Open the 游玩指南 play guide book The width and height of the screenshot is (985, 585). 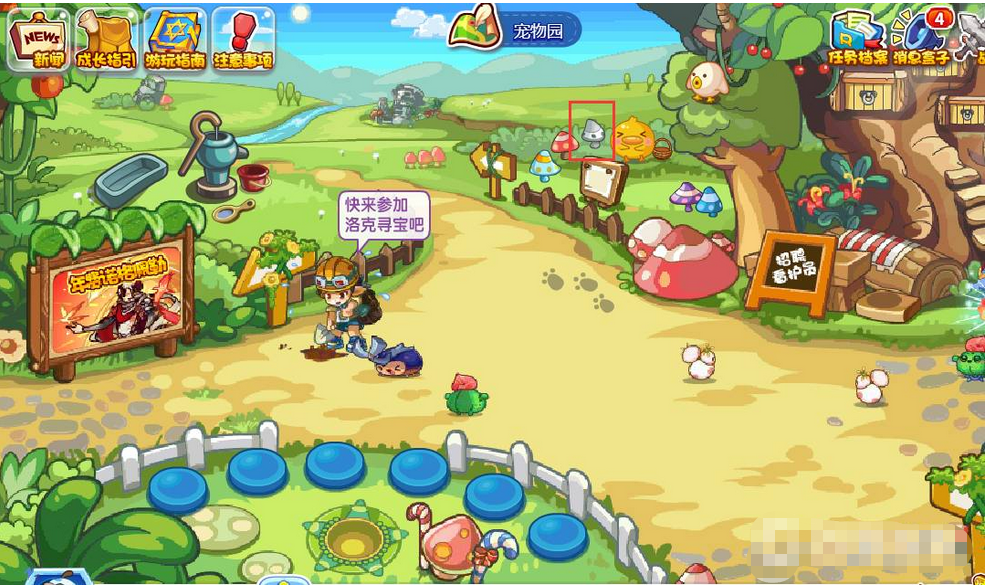(174, 40)
